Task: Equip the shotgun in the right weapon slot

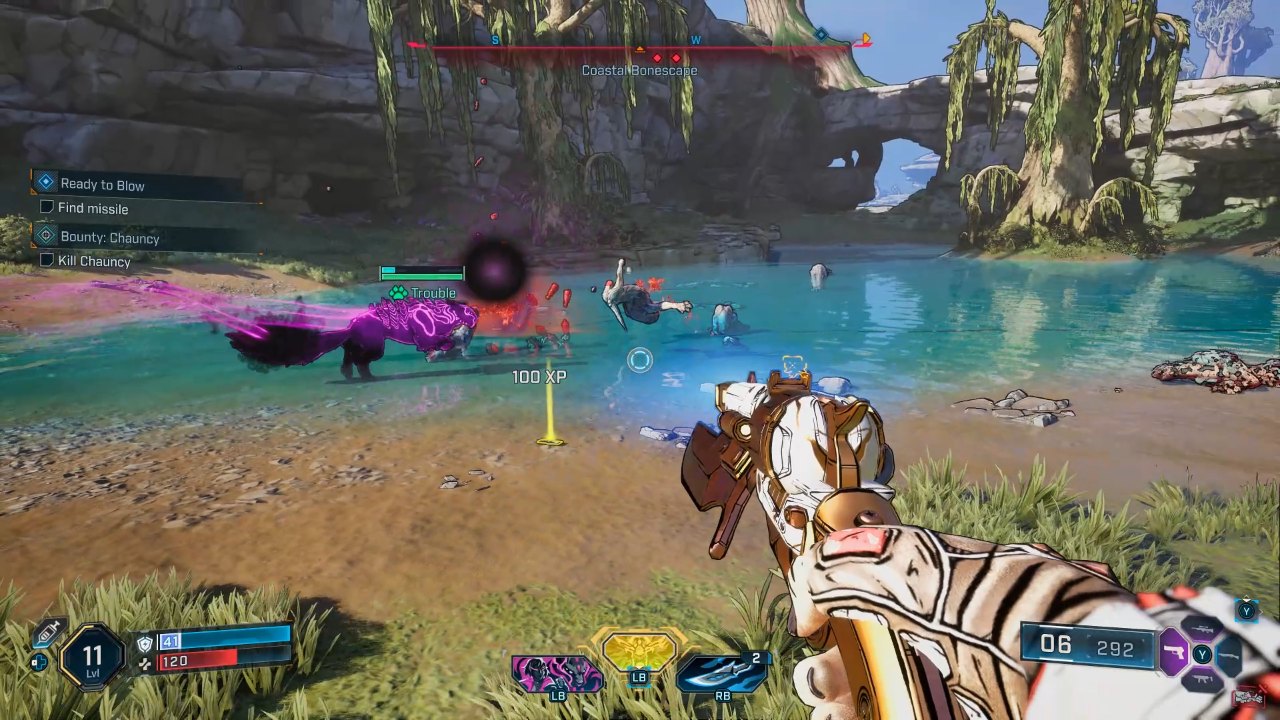Action: [x=1229, y=655]
